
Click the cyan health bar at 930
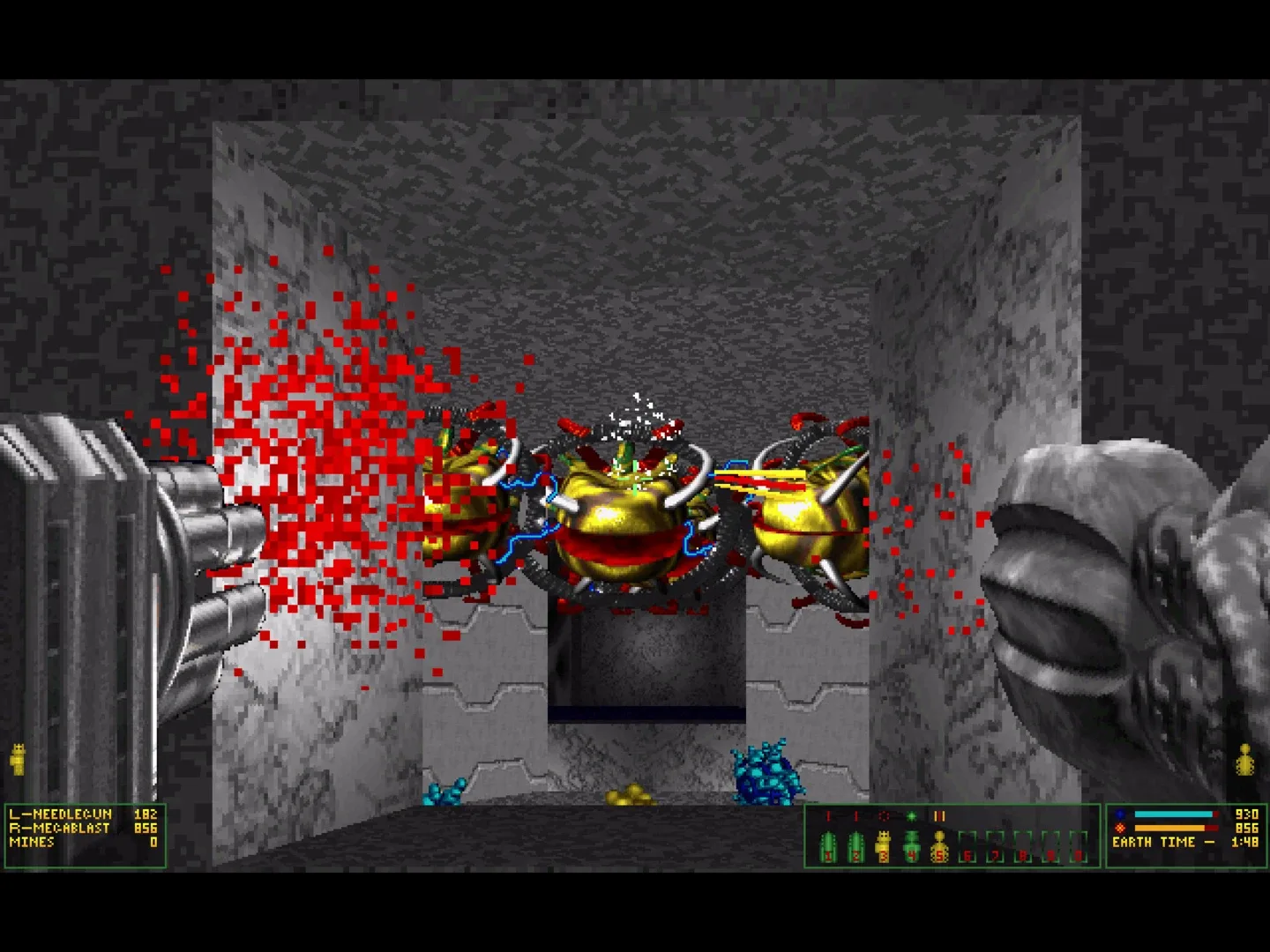1173,815
